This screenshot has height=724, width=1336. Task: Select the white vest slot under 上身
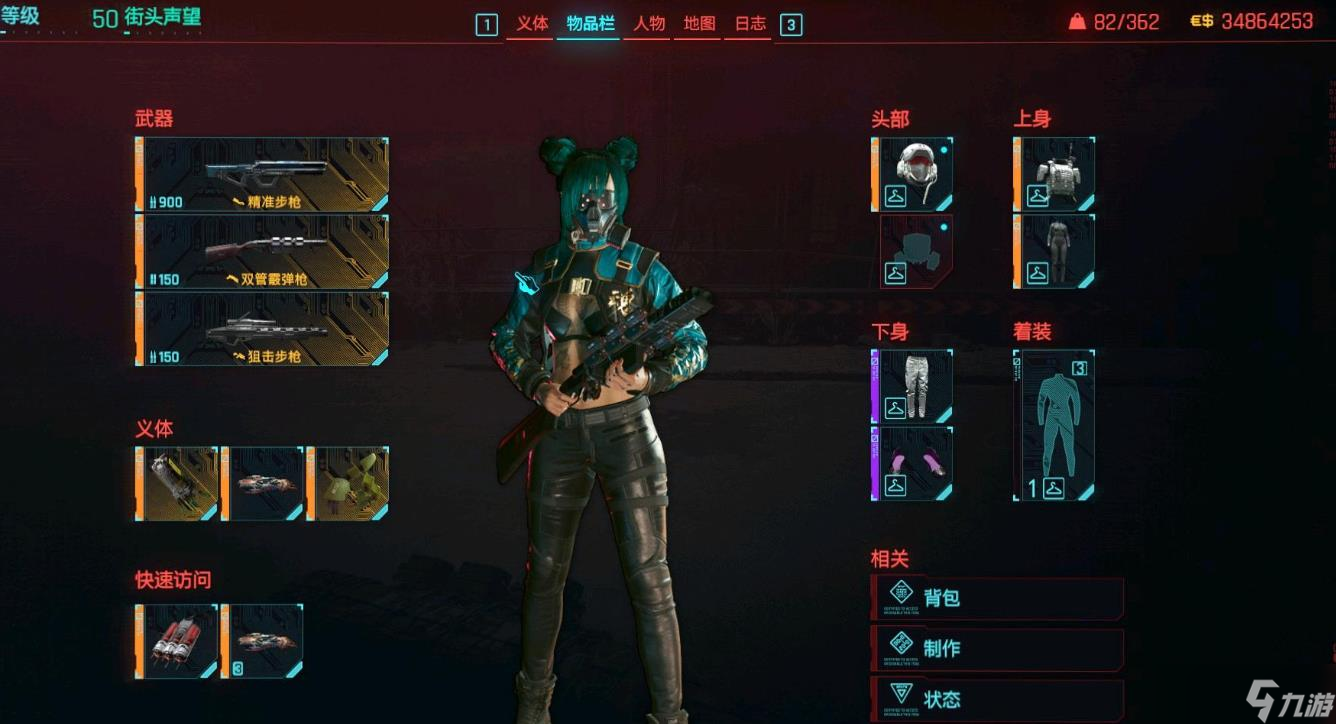coord(1055,175)
